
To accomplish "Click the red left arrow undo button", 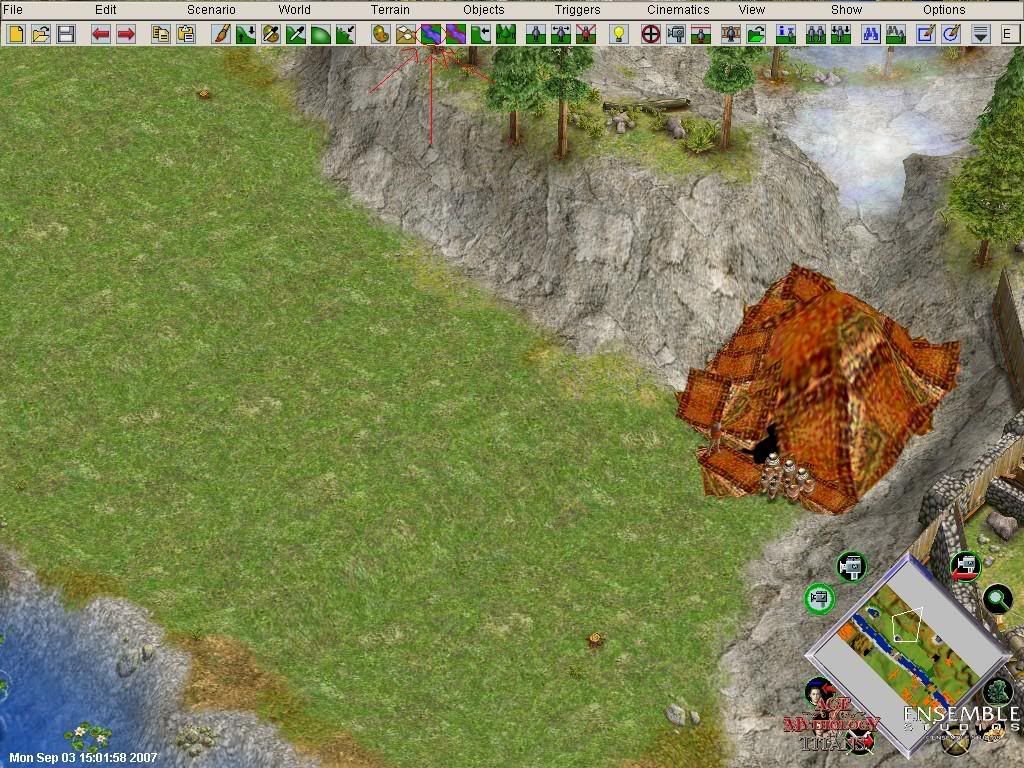I will click(101, 34).
